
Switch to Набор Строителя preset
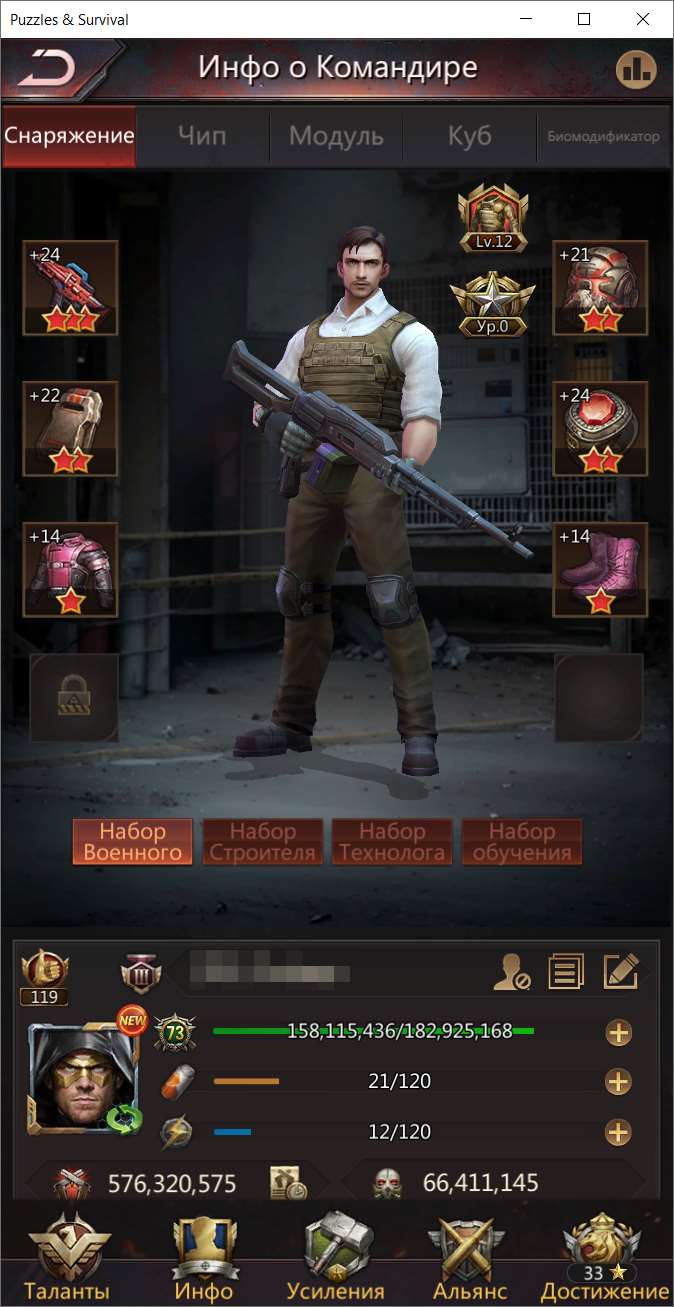[x=263, y=842]
